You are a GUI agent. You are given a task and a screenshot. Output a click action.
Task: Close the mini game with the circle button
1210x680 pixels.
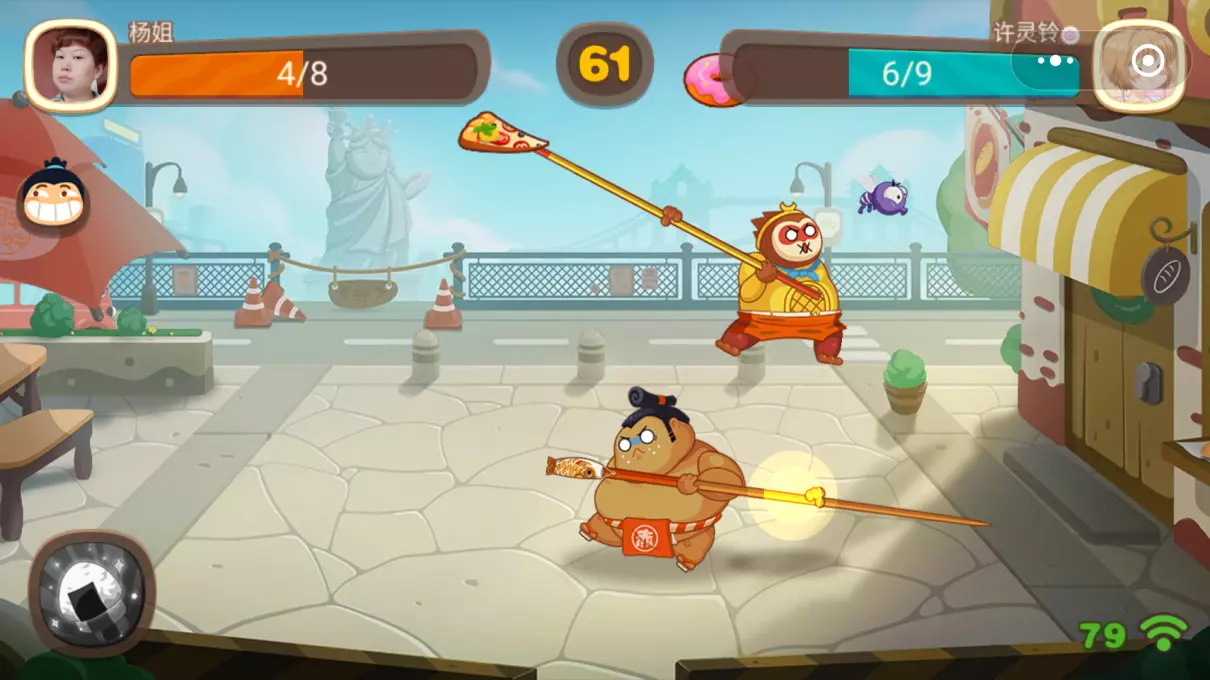pos(1146,62)
